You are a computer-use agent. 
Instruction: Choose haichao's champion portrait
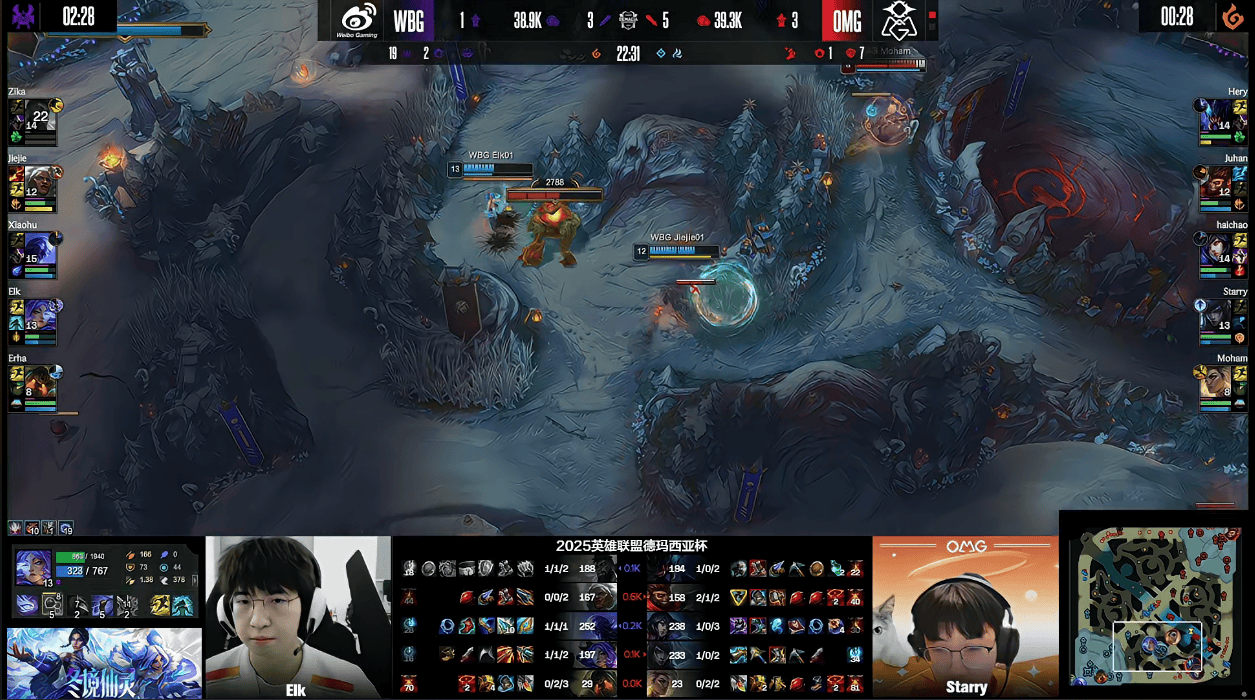pyautogui.click(x=1214, y=248)
